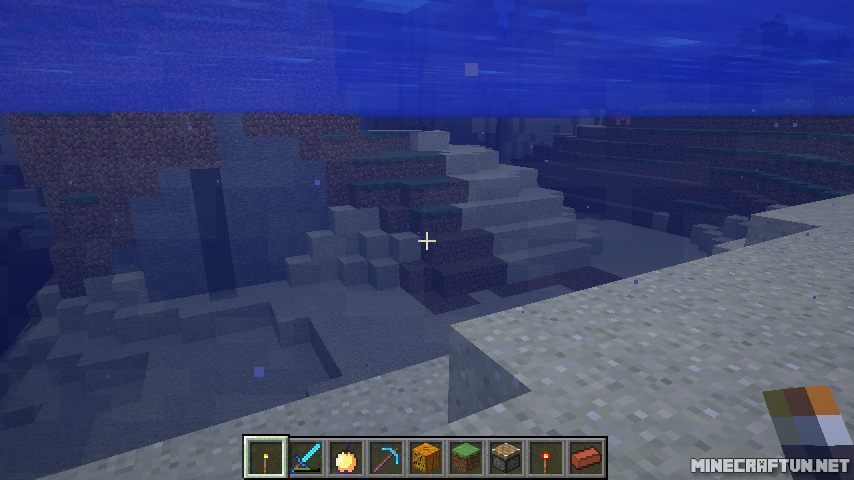The height and width of the screenshot is (480, 854).
Task: Choose the golden apple in the hotbar
Action: click(346, 457)
